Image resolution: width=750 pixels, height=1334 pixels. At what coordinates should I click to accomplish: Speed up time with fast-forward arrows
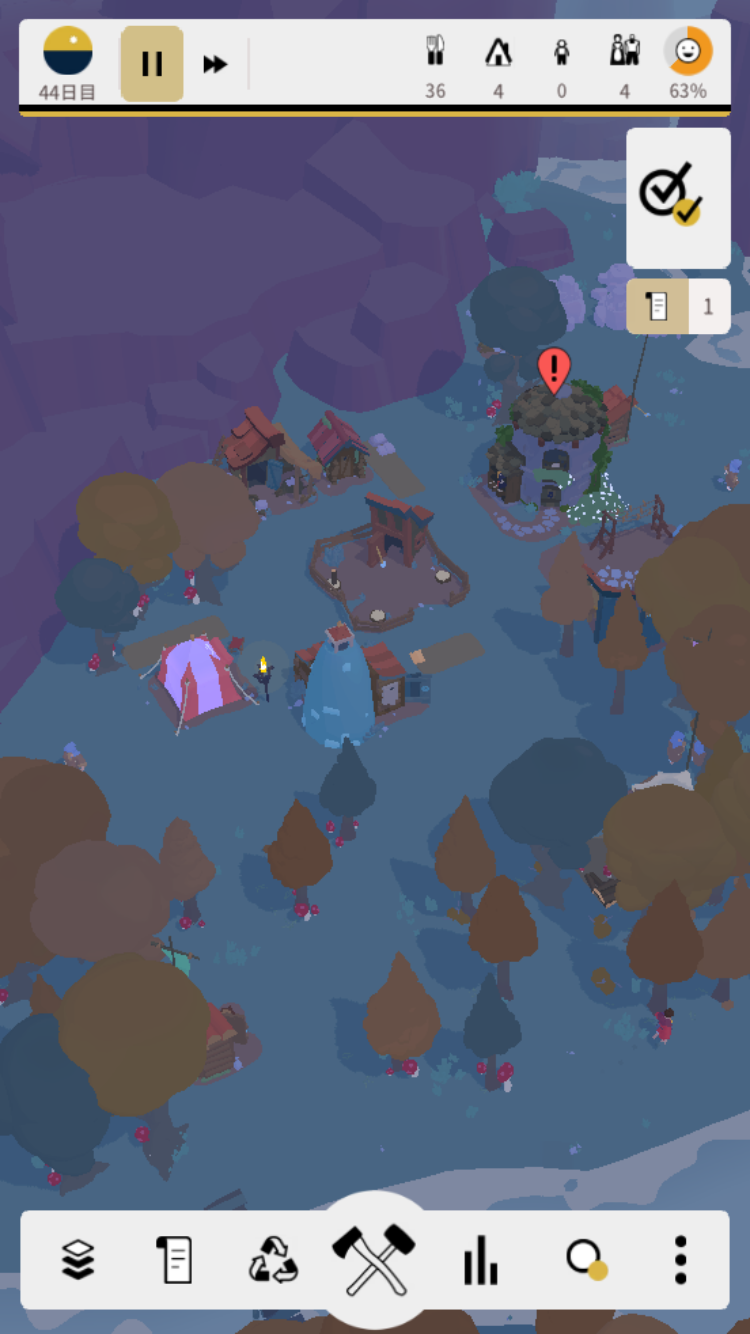[x=215, y=64]
